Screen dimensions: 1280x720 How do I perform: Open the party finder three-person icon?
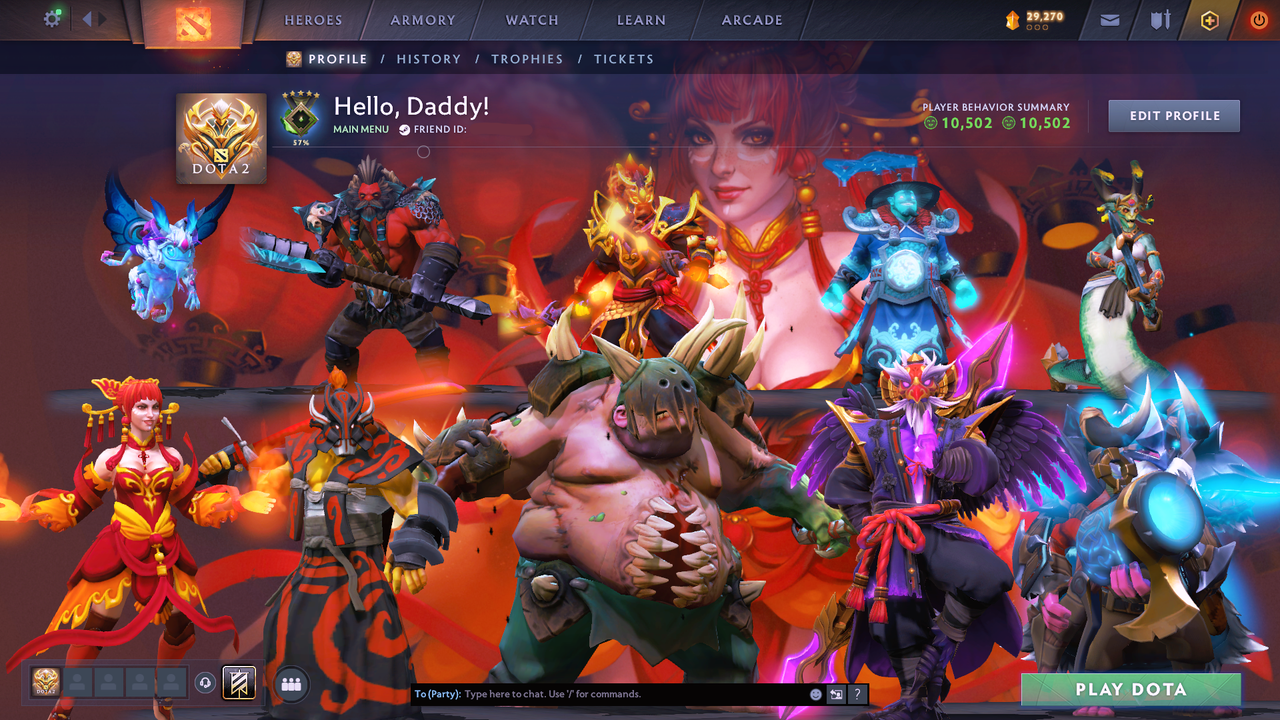point(289,685)
